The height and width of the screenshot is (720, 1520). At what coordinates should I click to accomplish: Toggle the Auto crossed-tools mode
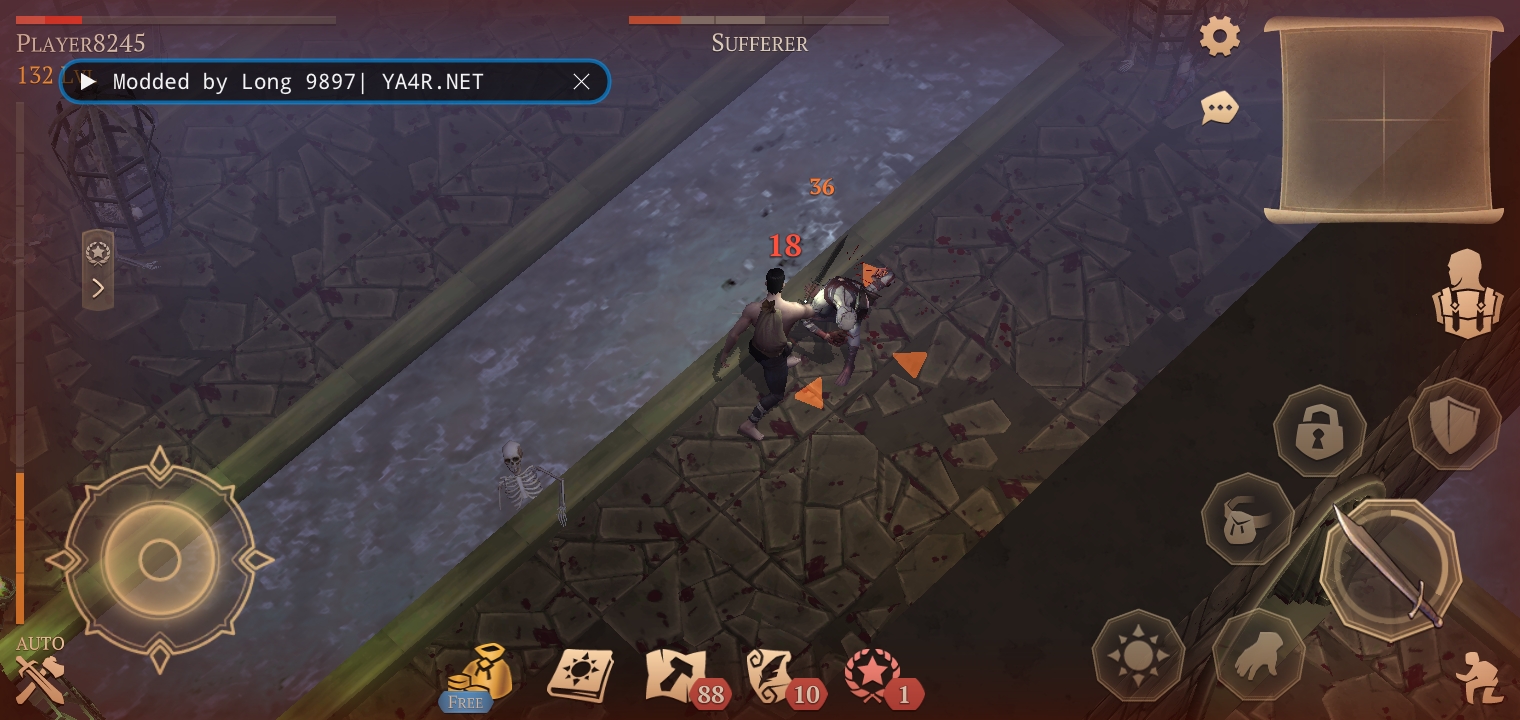click(x=40, y=674)
